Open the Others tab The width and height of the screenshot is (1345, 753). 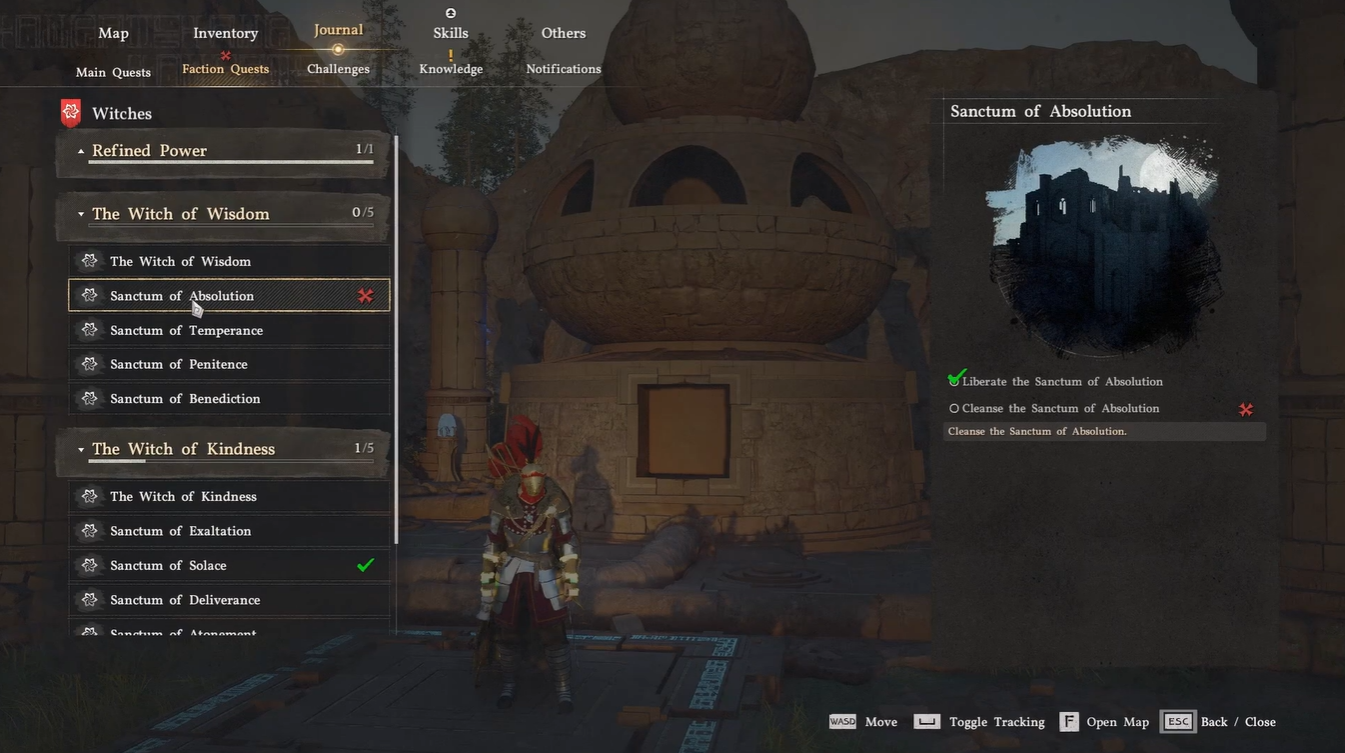pyautogui.click(x=563, y=33)
